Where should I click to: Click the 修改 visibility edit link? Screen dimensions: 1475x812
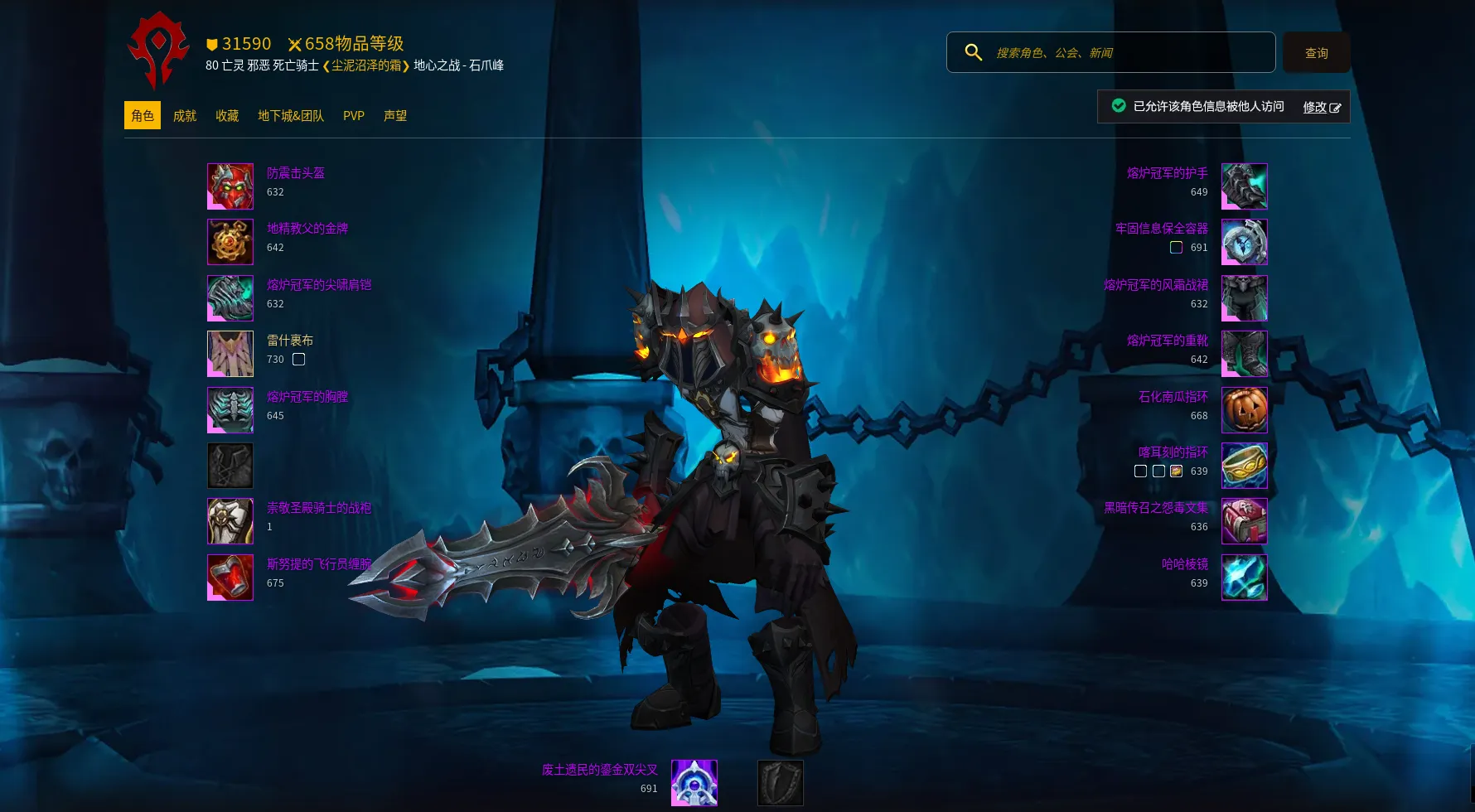[1321, 107]
